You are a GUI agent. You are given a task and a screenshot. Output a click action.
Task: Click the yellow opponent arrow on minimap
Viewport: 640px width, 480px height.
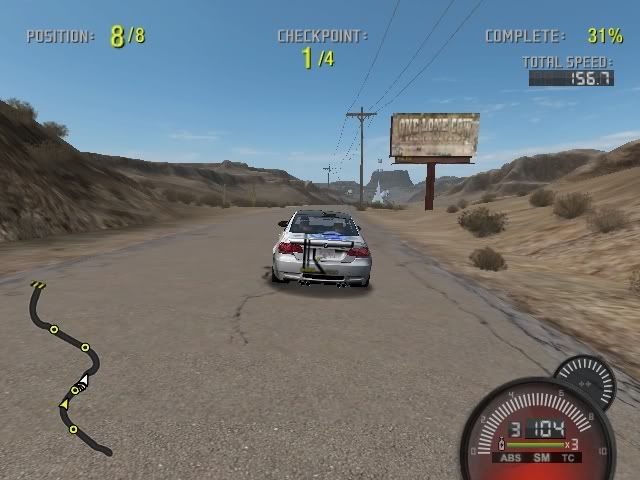65,404
